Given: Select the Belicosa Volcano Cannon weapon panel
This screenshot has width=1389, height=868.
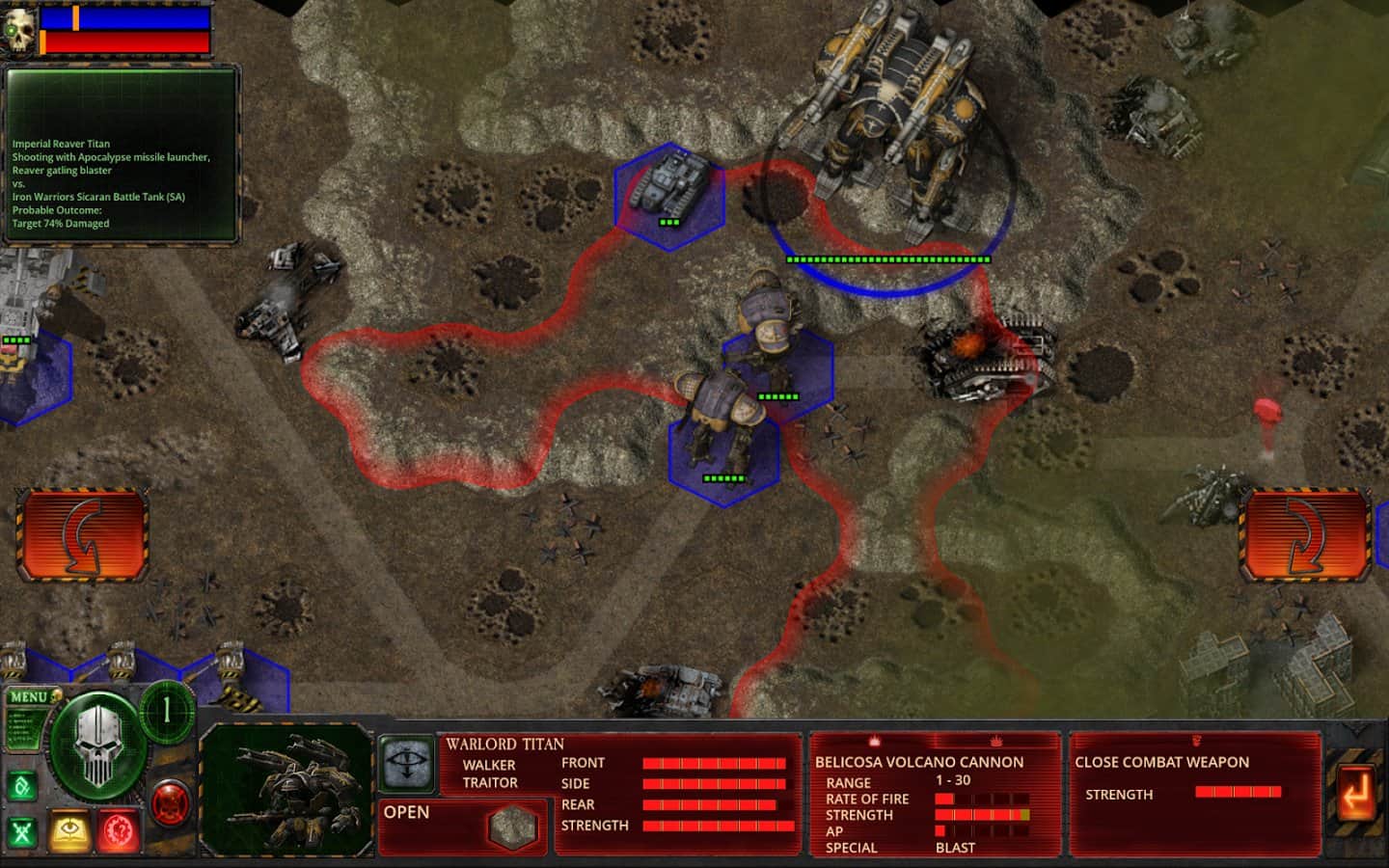Looking at the screenshot, I should 935,795.
